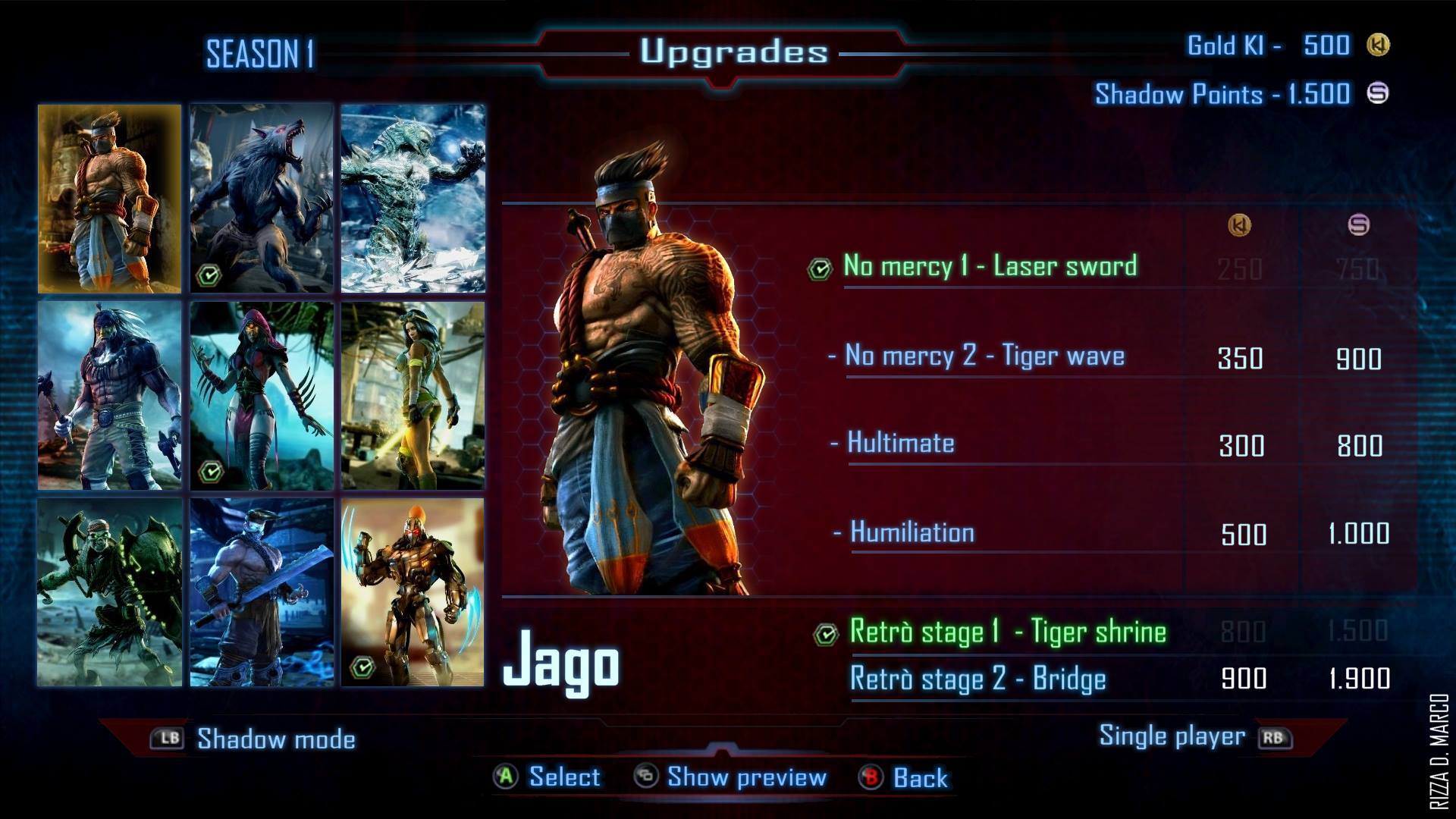Go Back from the Upgrades screen
Image resolution: width=1456 pixels, height=819 pixels.
tap(920, 778)
